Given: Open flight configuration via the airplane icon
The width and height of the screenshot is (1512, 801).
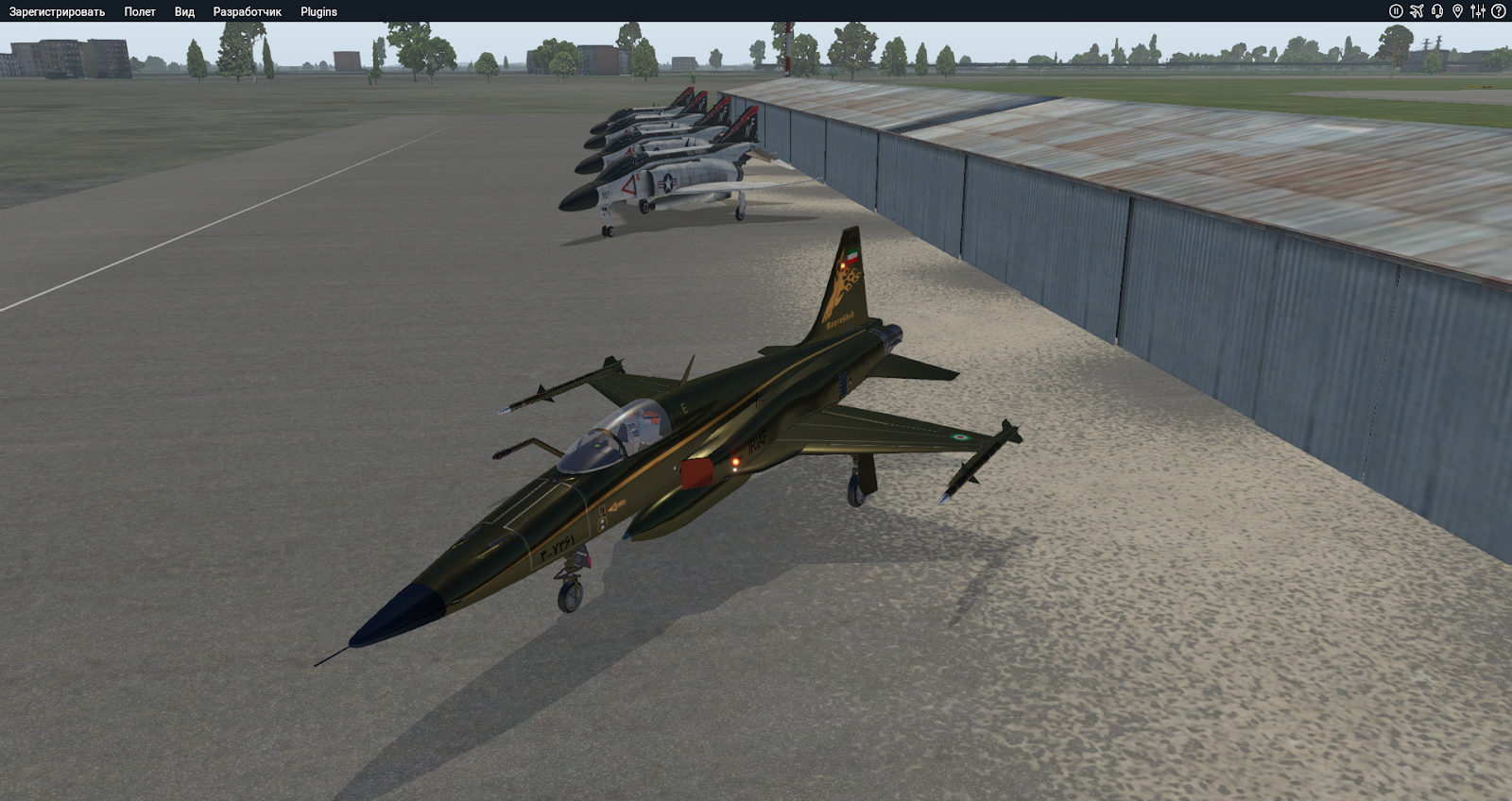Looking at the screenshot, I should (1417, 10).
